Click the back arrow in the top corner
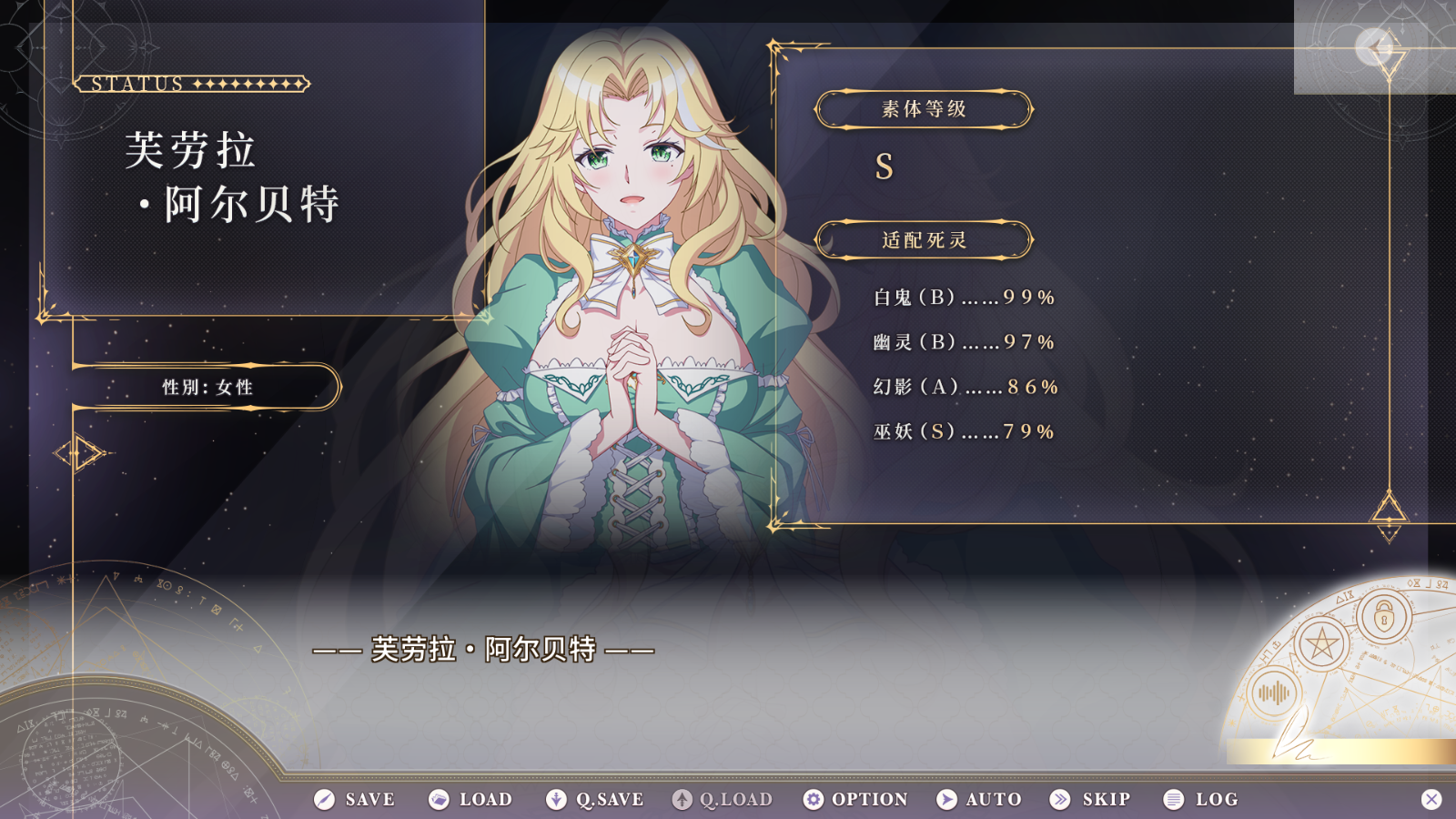Image resolution: width=1456 pixels, height=819 pixels. coord(1374,46)
